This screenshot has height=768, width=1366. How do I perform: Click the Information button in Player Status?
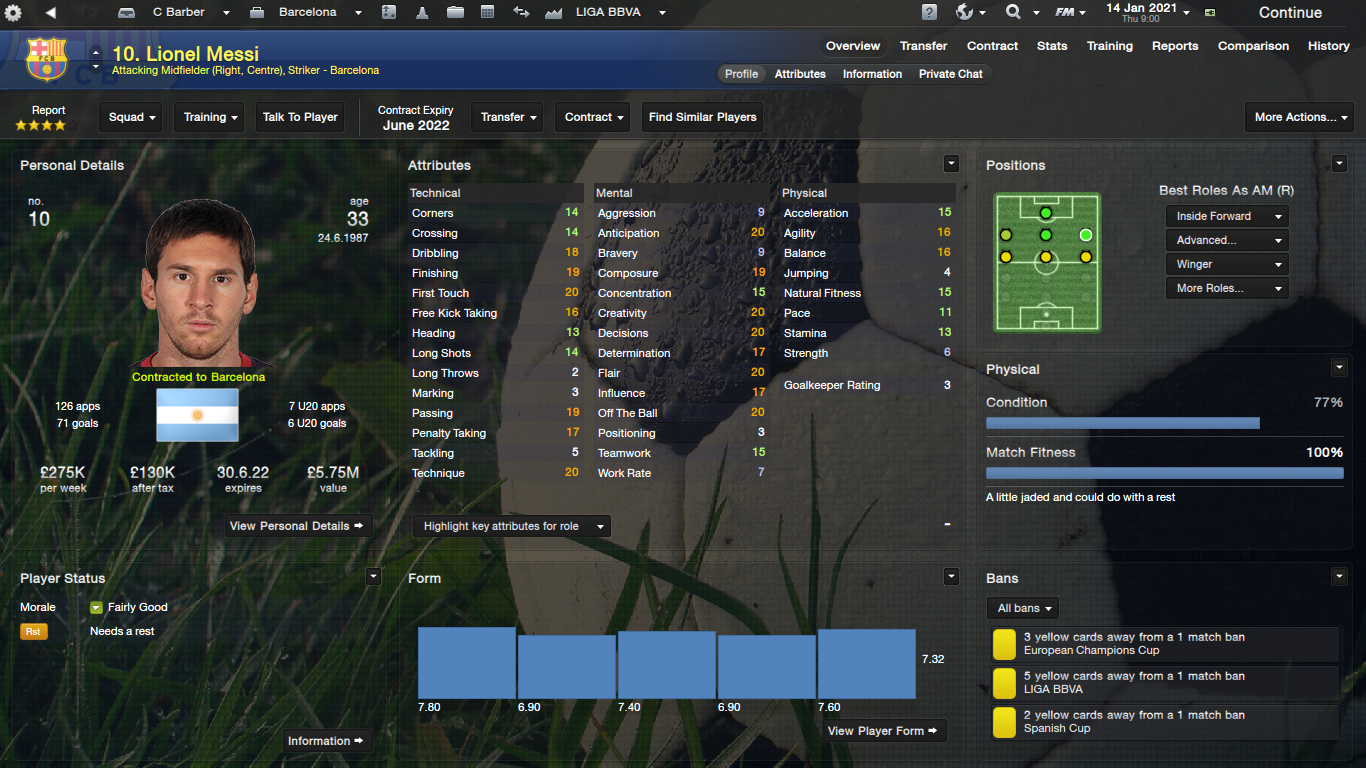point(327,741)
